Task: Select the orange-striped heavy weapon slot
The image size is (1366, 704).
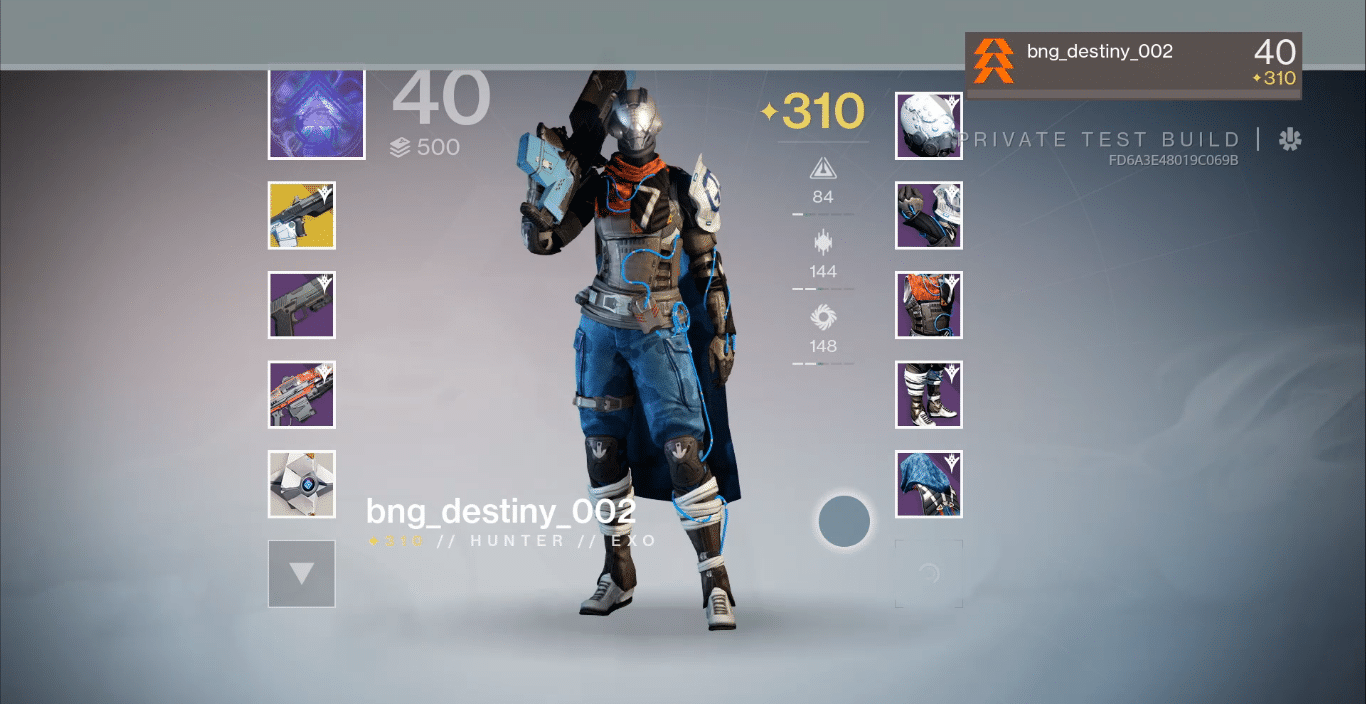Action: [302, 395]
